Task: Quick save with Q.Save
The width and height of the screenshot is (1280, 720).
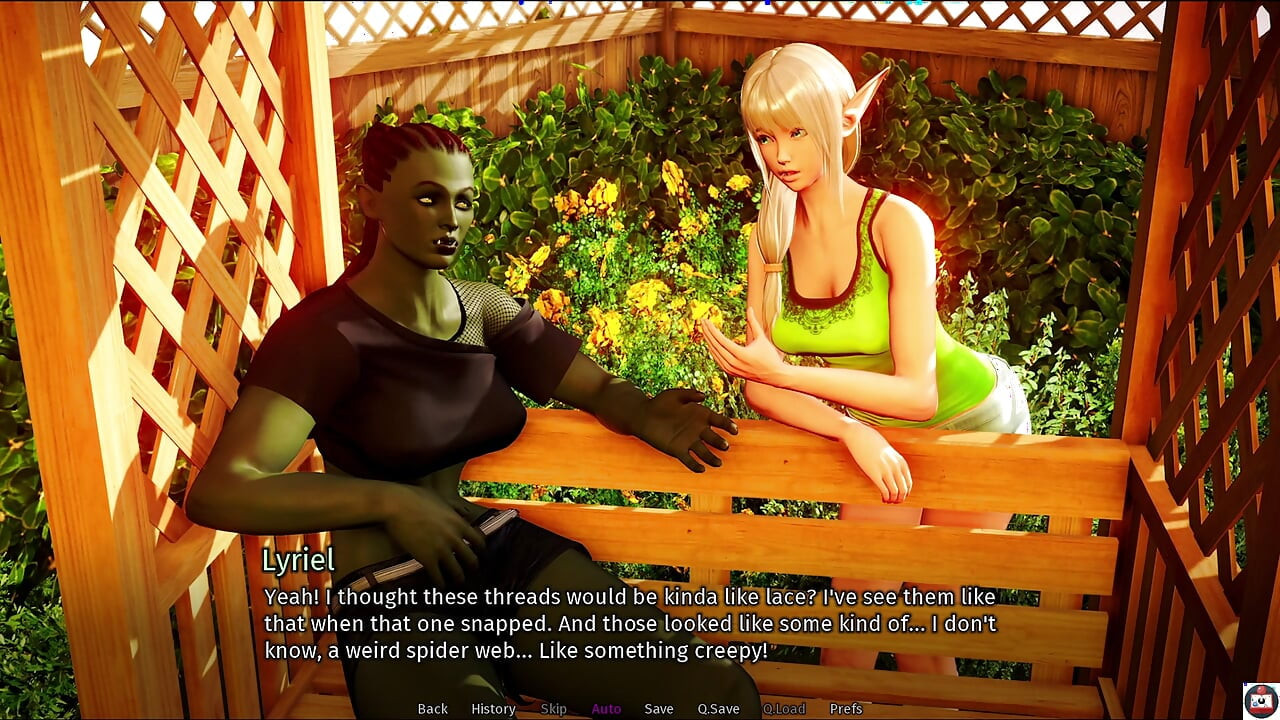Action: (718, 708)
